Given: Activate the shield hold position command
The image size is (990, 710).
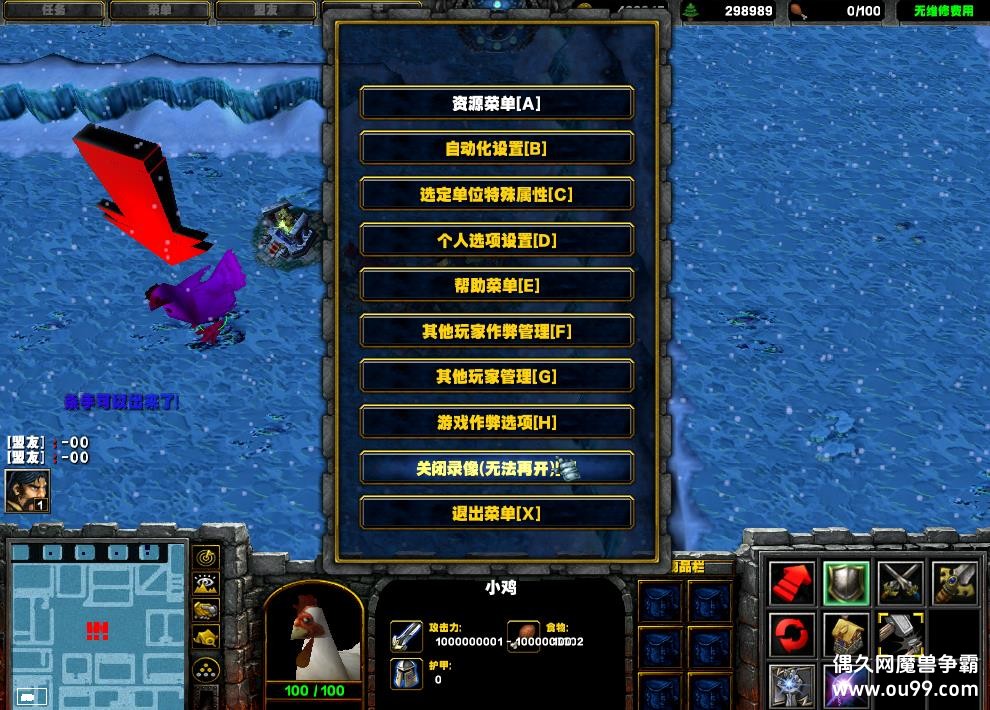Looking at the screenshot, I should (x=845, y=584).
